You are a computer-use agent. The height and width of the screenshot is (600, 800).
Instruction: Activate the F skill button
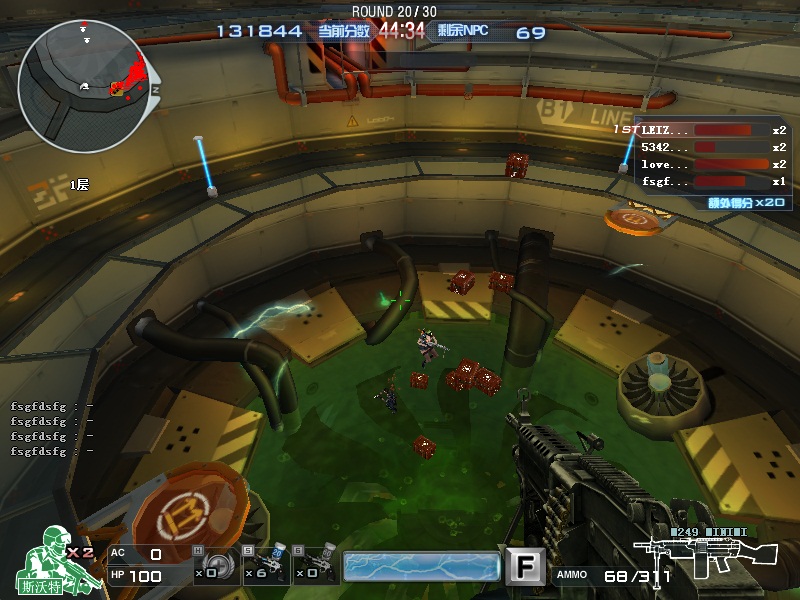tap(524, 567)
